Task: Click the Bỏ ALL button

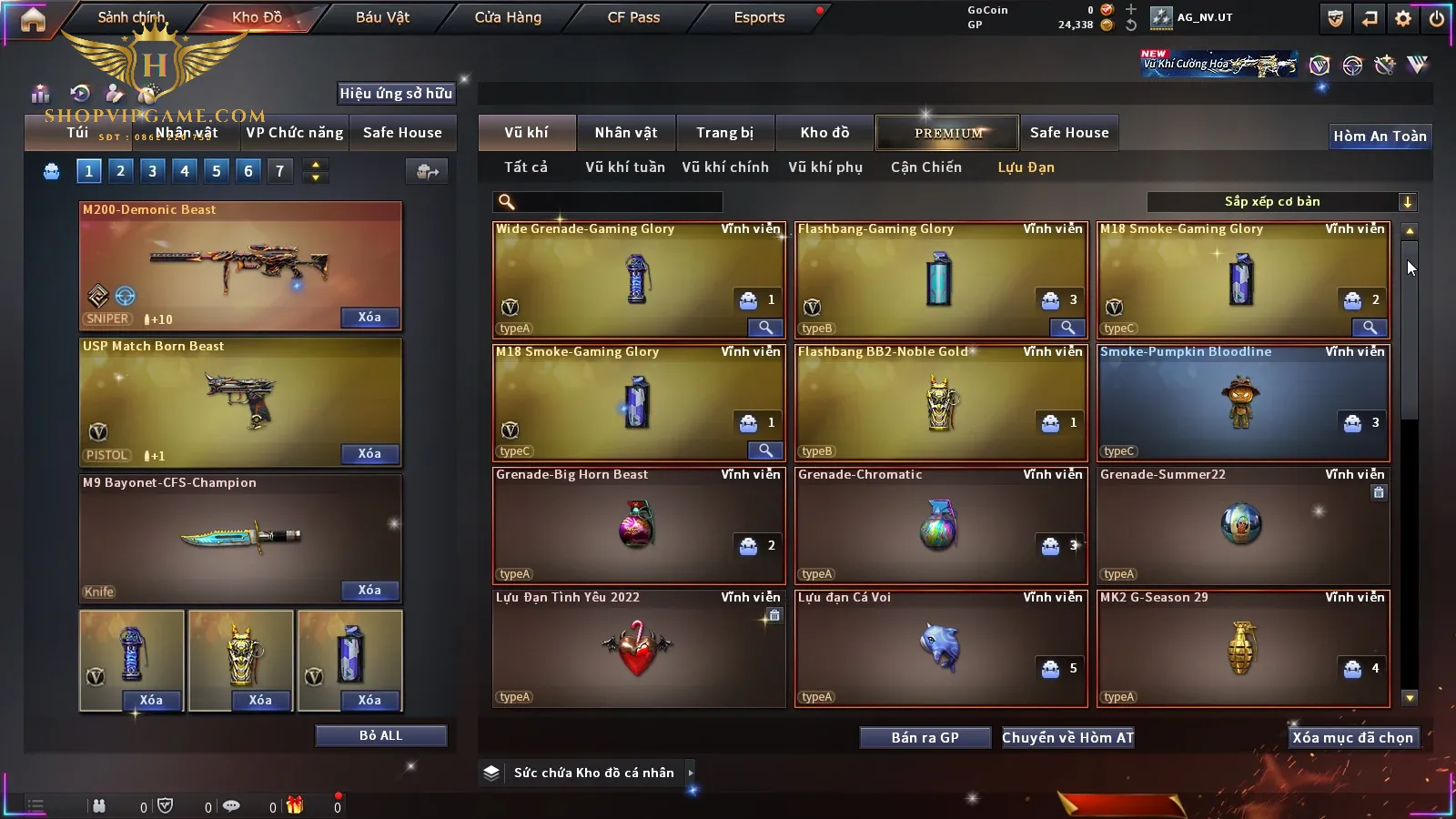Action: (380, 735)
